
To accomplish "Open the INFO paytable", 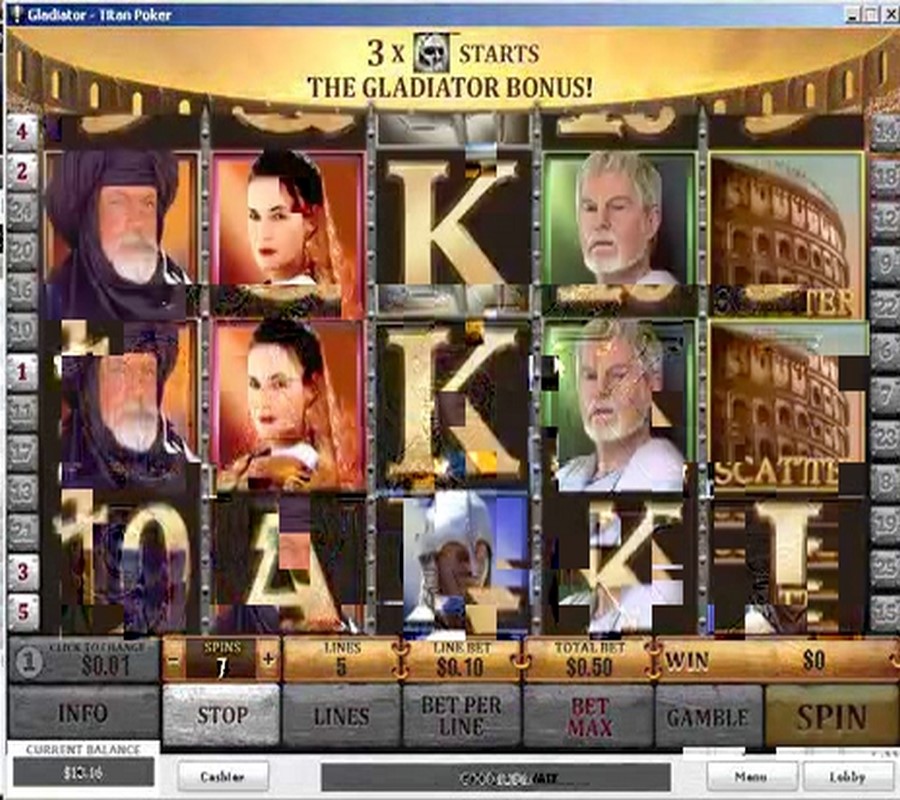I will tap(83, 716).
